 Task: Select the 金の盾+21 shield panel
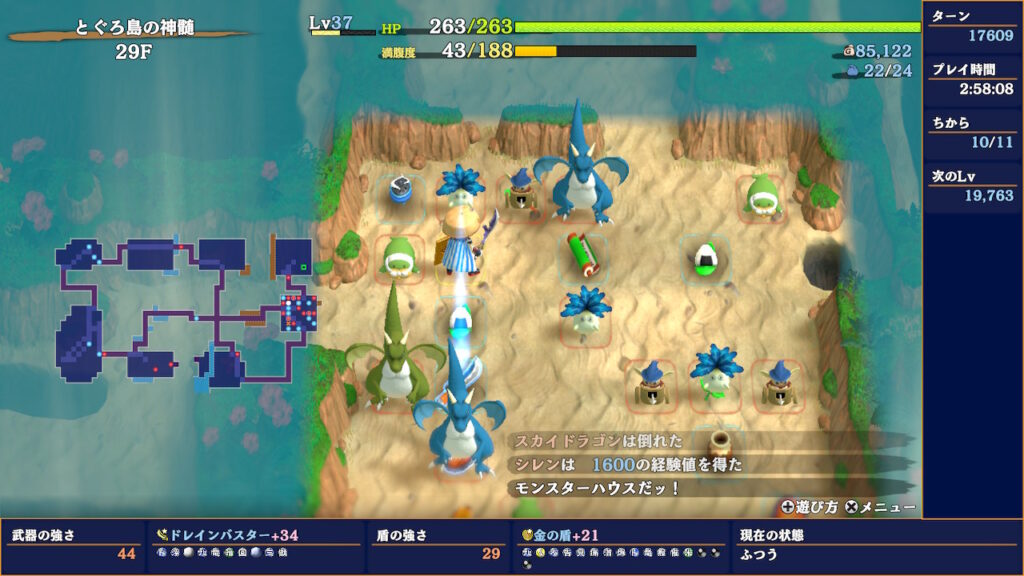(x=620, y=545)
